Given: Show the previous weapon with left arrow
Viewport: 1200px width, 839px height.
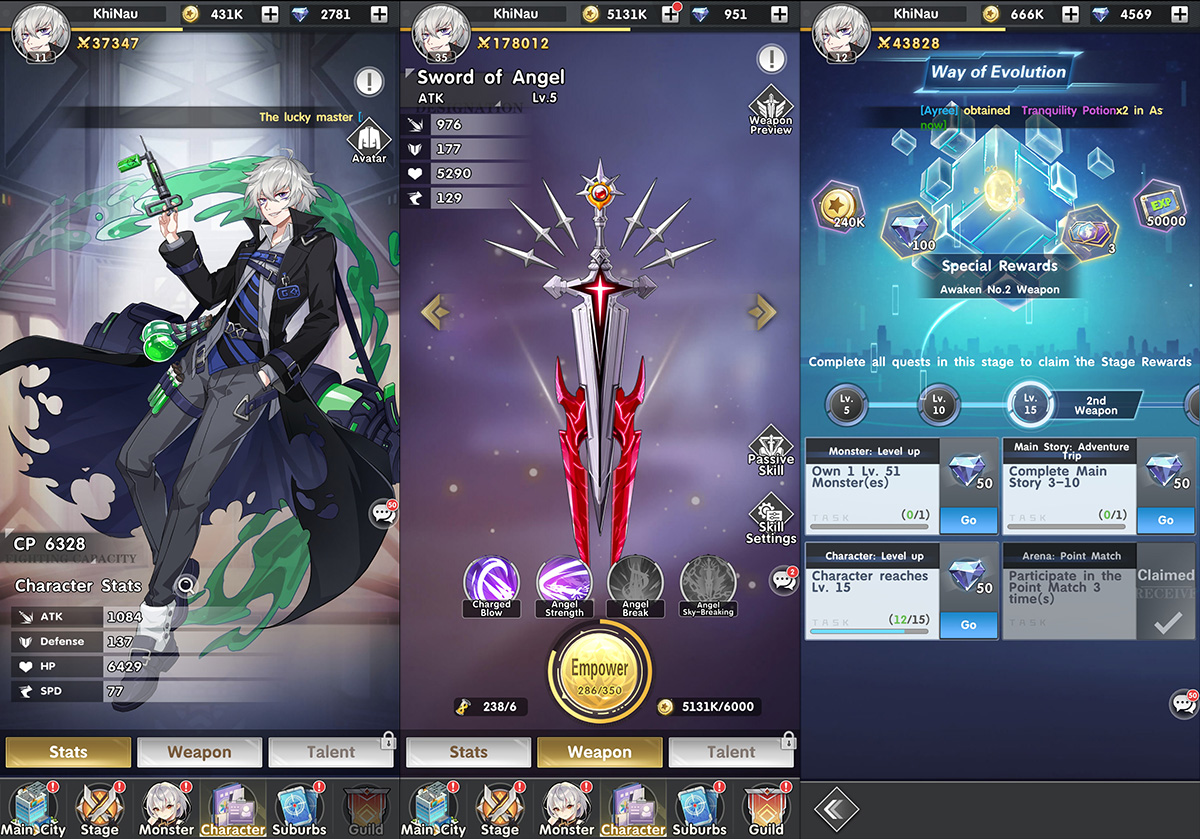Looking at the screenshot, I should click(x=435, y=312).
